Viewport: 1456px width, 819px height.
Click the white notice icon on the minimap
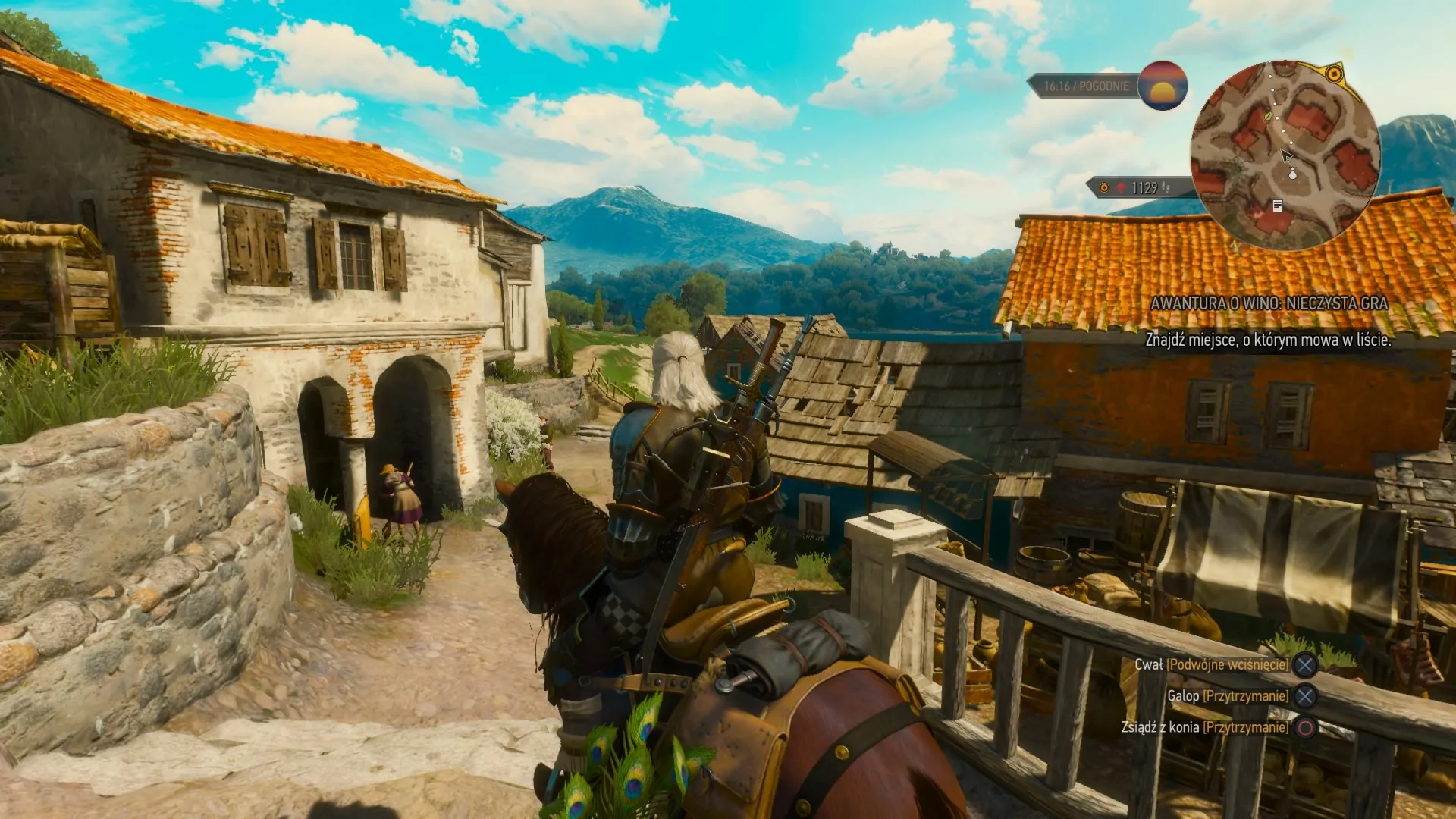1278,206
